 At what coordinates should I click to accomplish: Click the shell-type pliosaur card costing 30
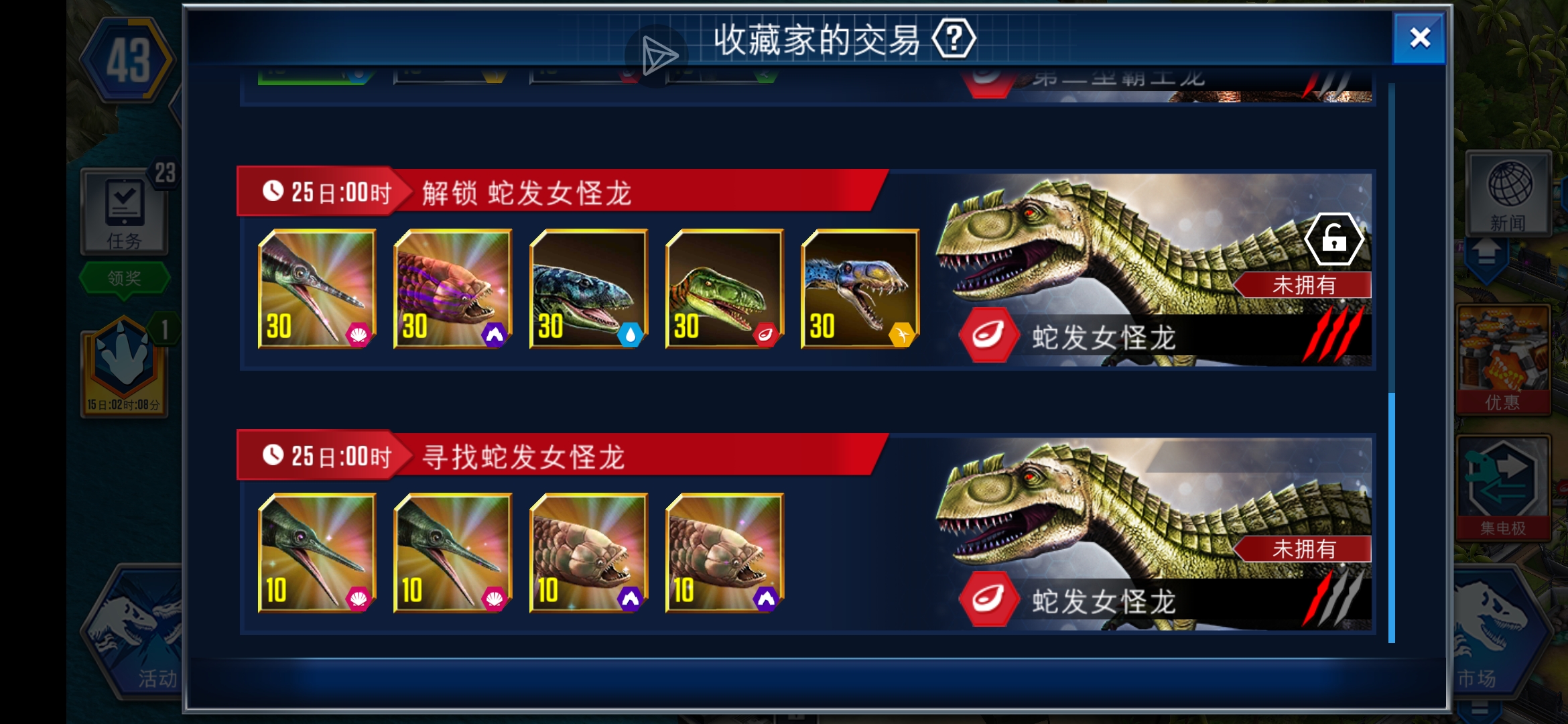tap(316, 290)
